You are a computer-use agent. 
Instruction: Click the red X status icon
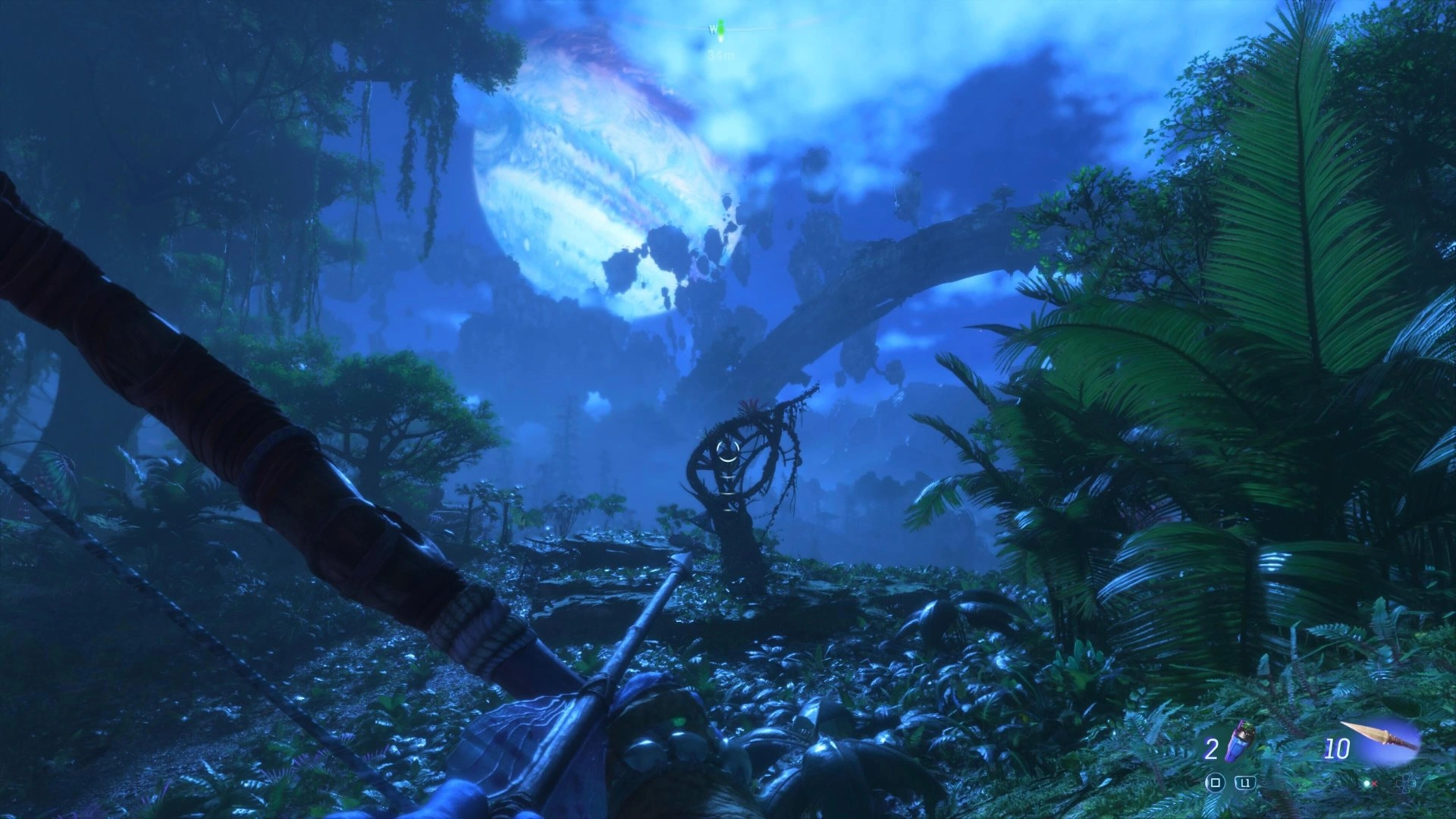[1375, 784]
